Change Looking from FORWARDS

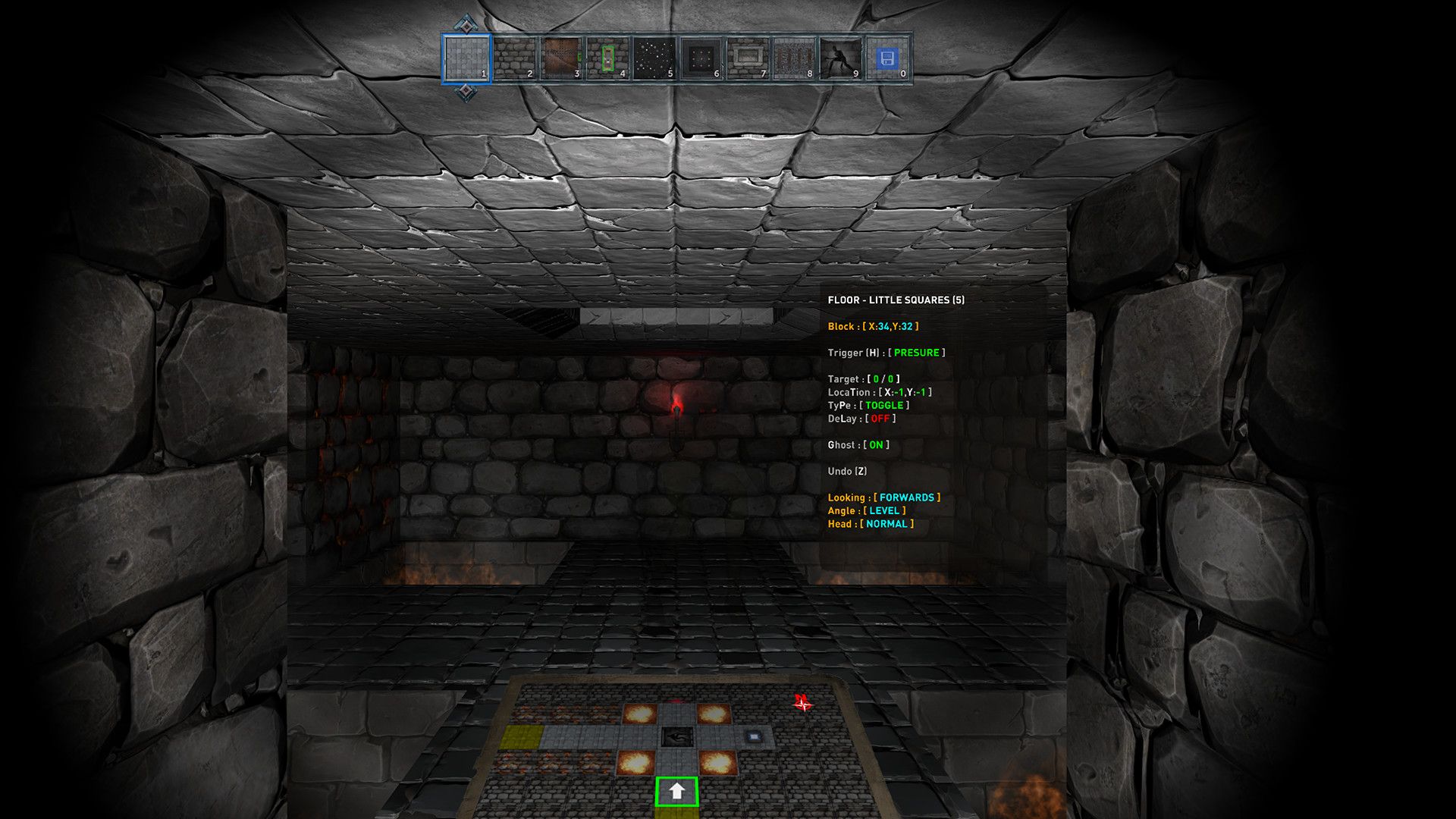click(907, 498)
